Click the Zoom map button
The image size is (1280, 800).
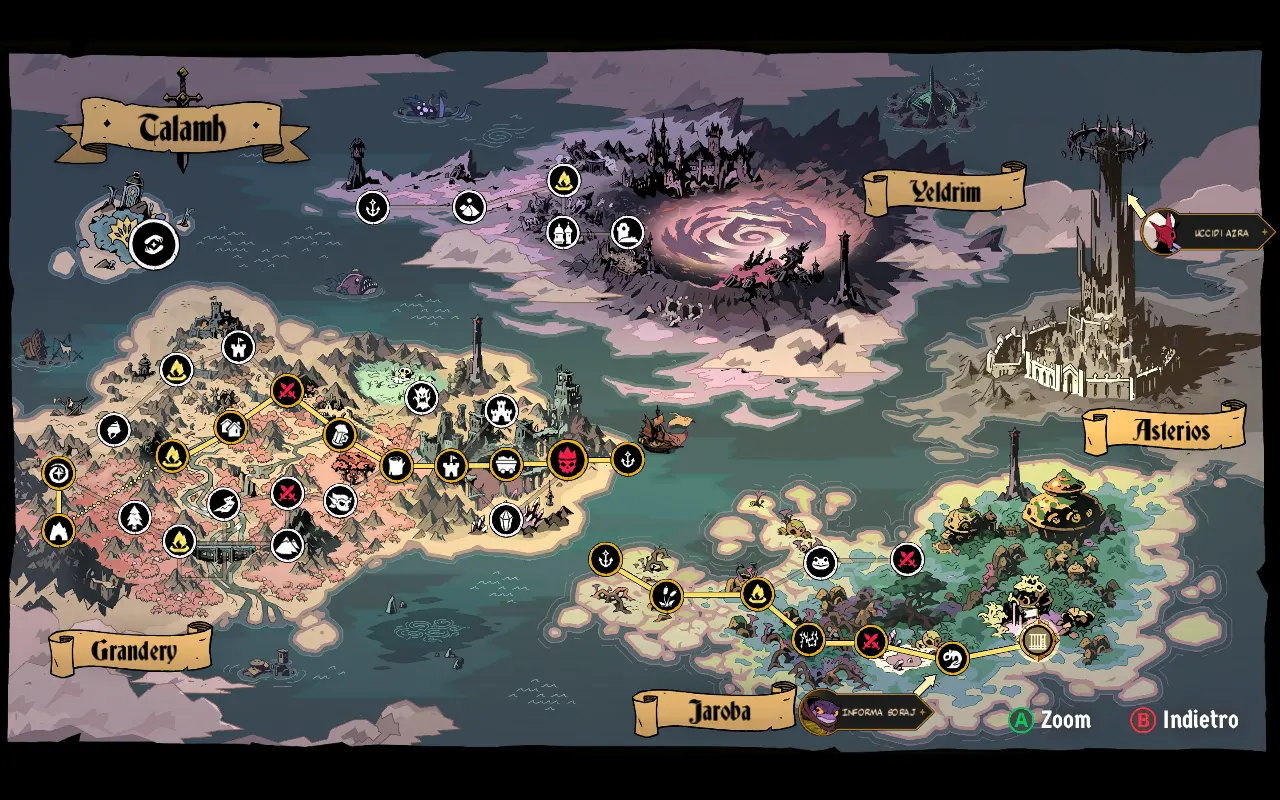[x=1050, y=720]
